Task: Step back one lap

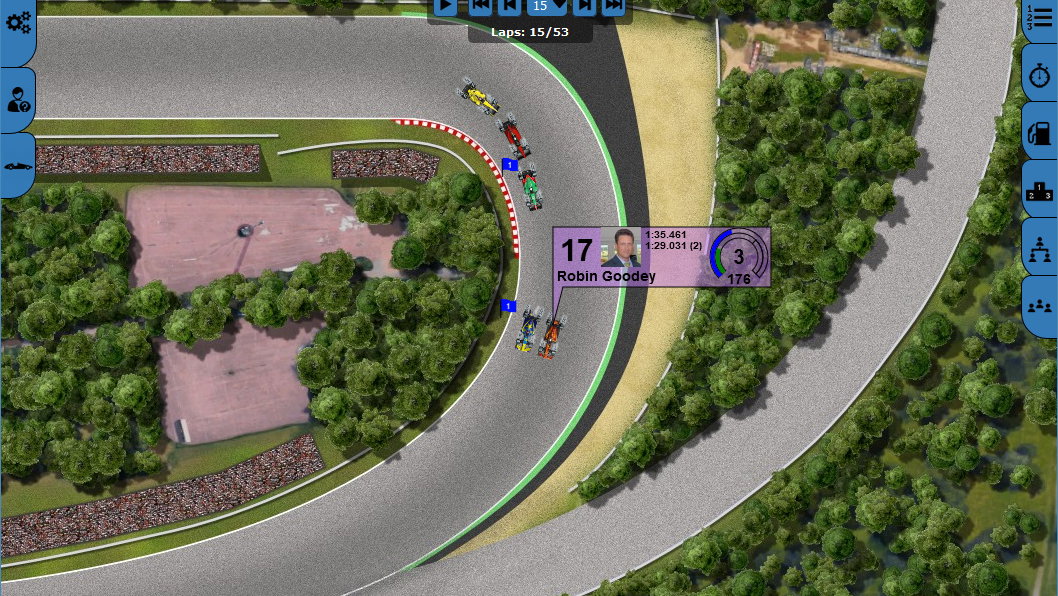Action: [x=509, y=7]
